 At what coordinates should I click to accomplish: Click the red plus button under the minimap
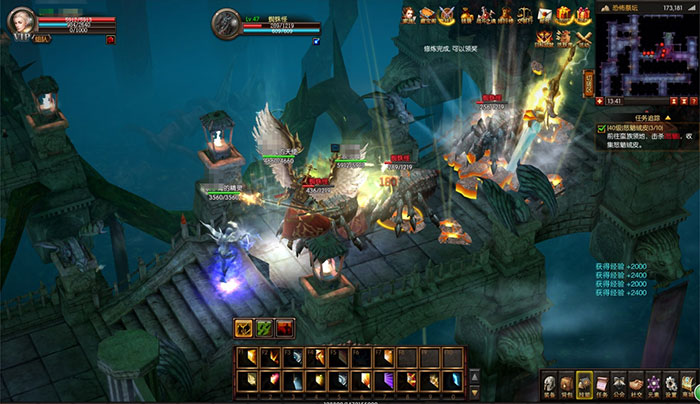click(x=599, y=101)
